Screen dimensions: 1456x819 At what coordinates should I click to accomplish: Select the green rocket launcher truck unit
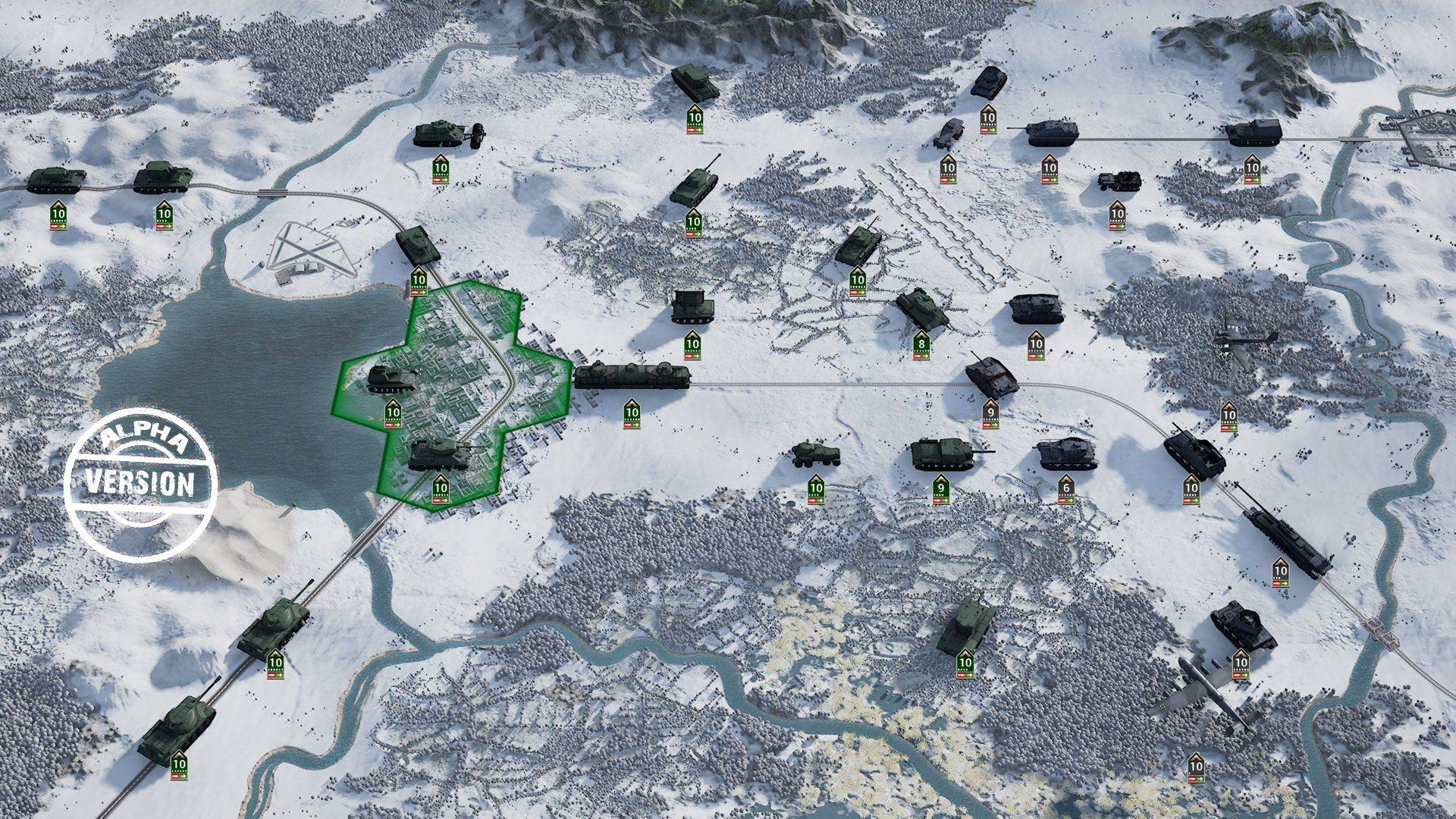point(692,307)
